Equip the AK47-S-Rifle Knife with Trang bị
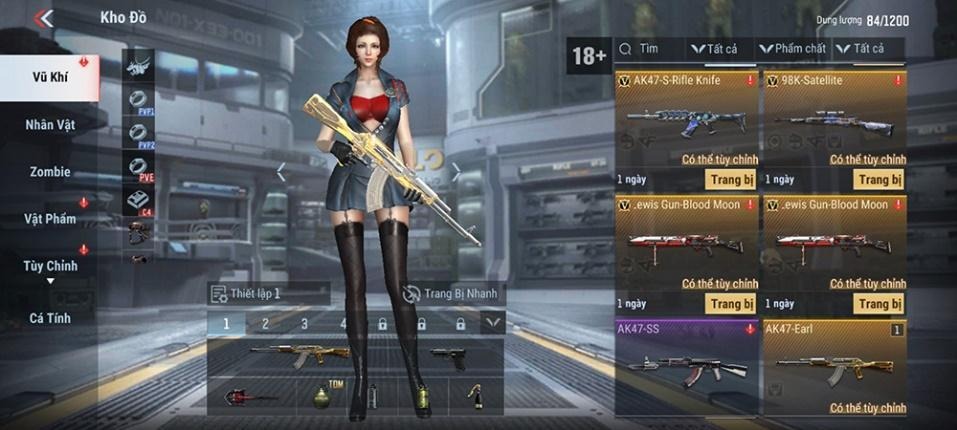957x430 pixels. tap(730, 180)
